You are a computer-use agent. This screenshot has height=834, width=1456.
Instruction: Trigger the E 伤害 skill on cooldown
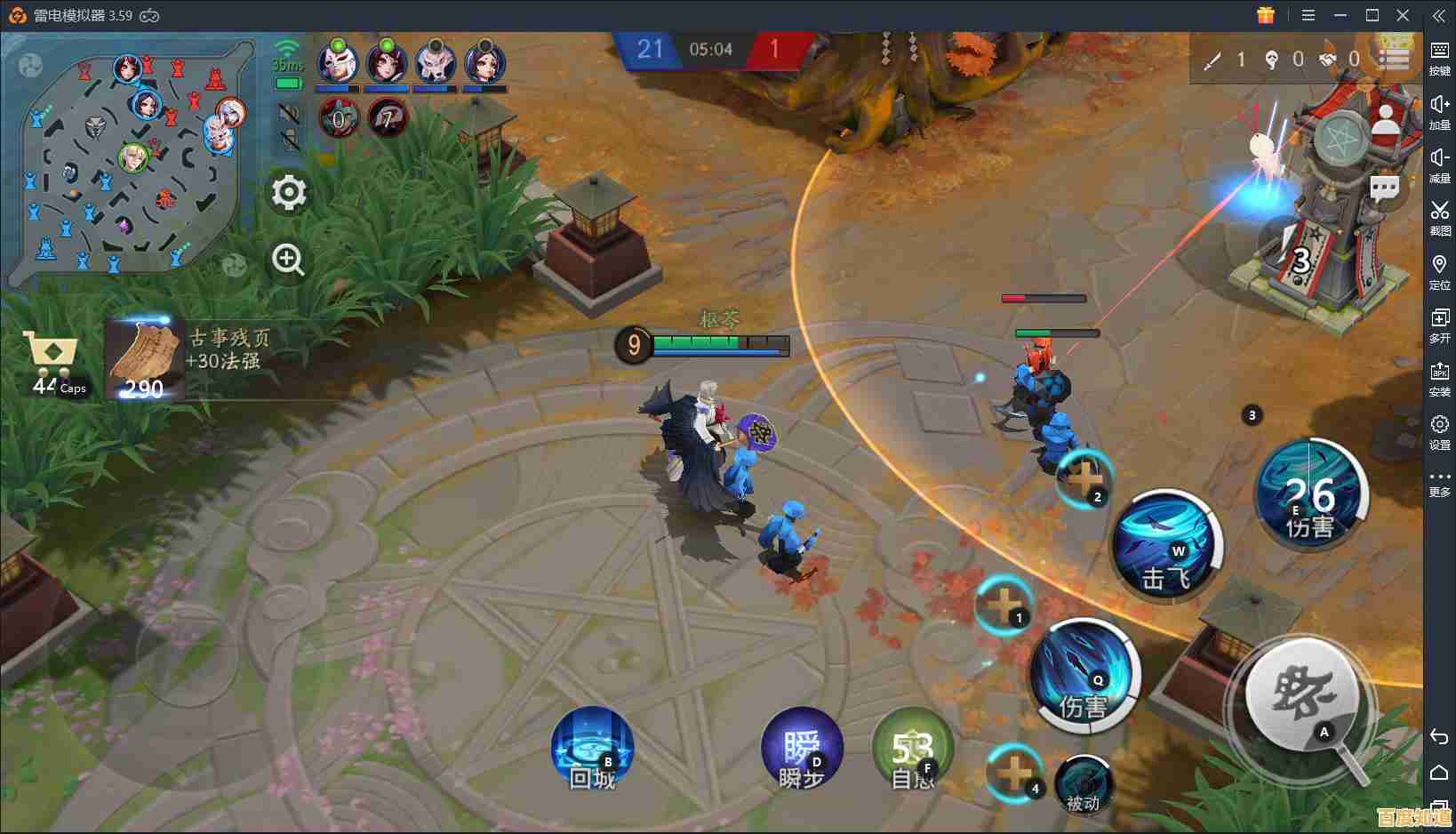pos(1311,496)
